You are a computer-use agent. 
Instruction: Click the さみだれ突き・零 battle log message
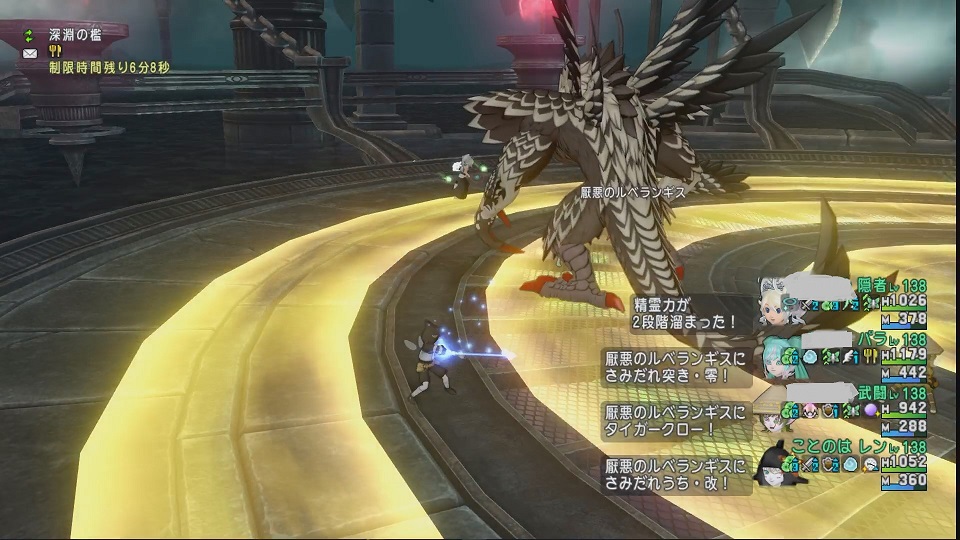[x=676, y=365]
